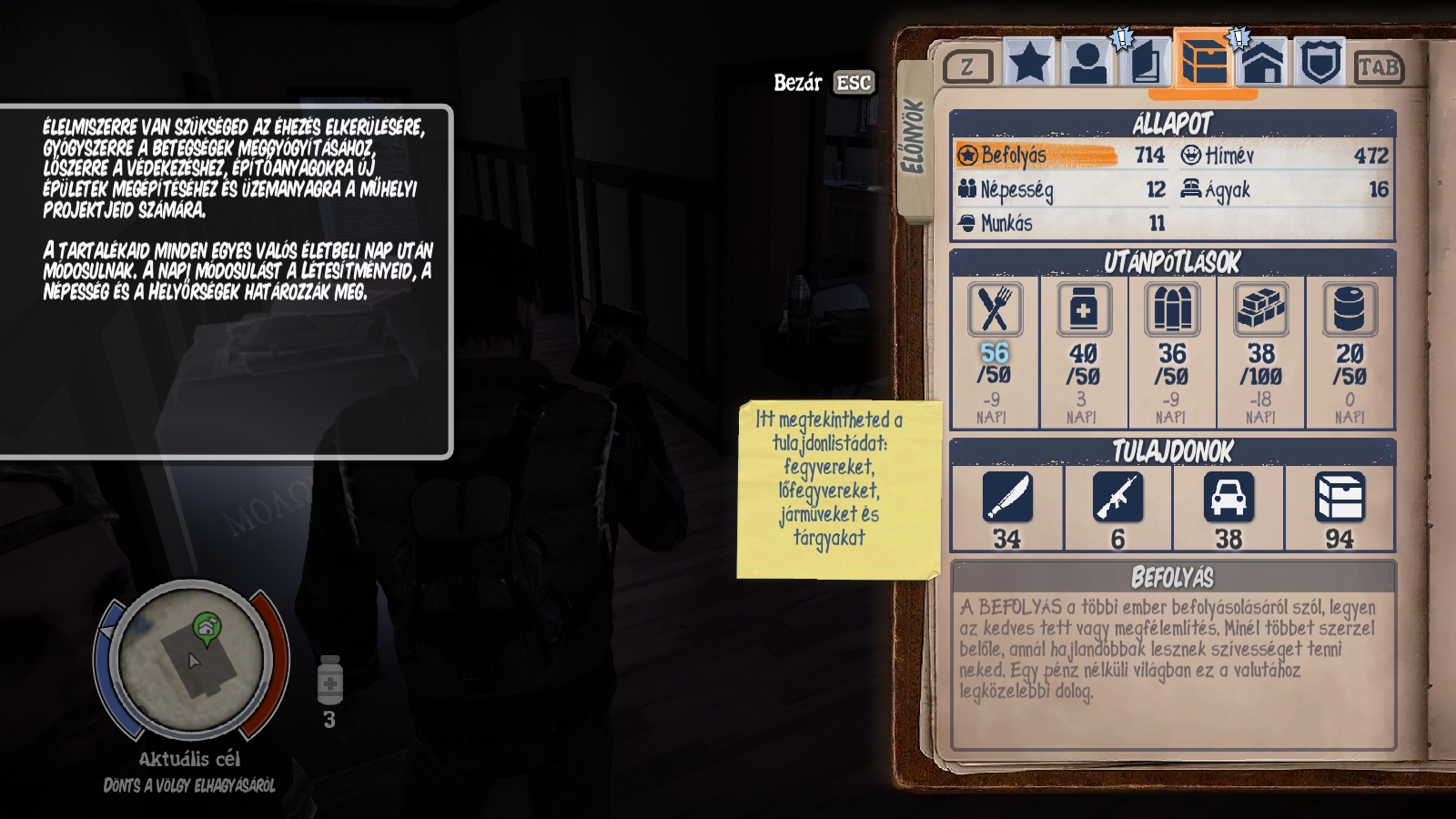Select the Befolyás influence row

tap(1060, 156)
